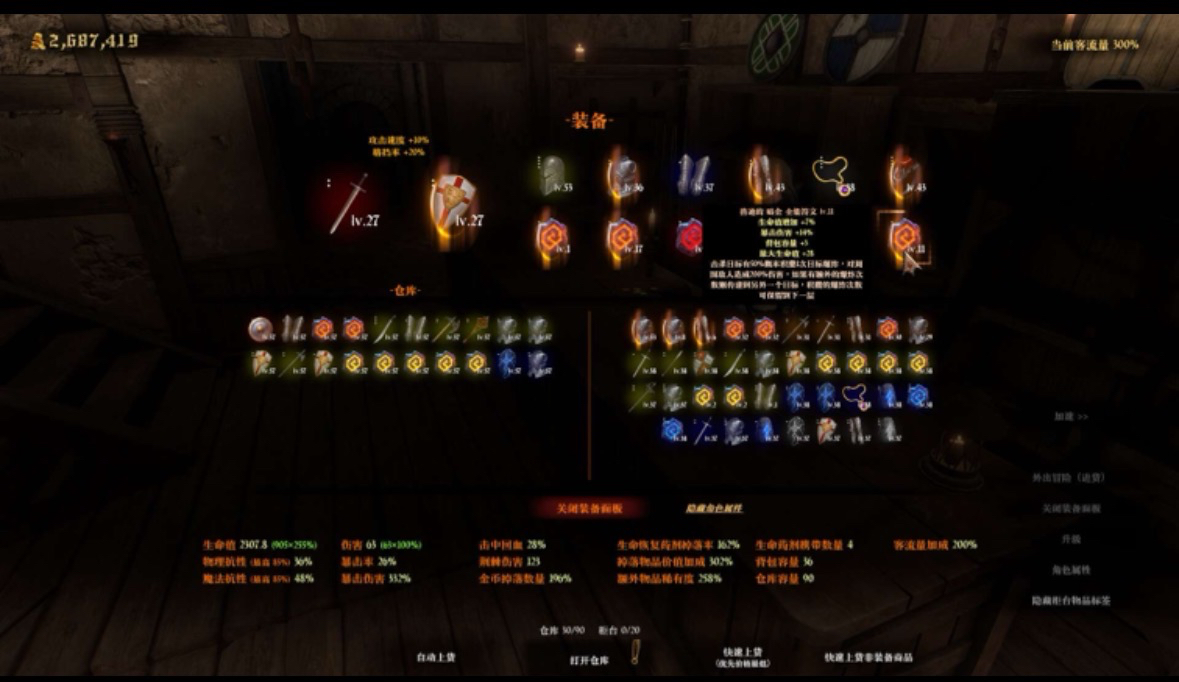Click 快速上货非装备商品 button
The image size is (1179, 682).
[868, 657]
